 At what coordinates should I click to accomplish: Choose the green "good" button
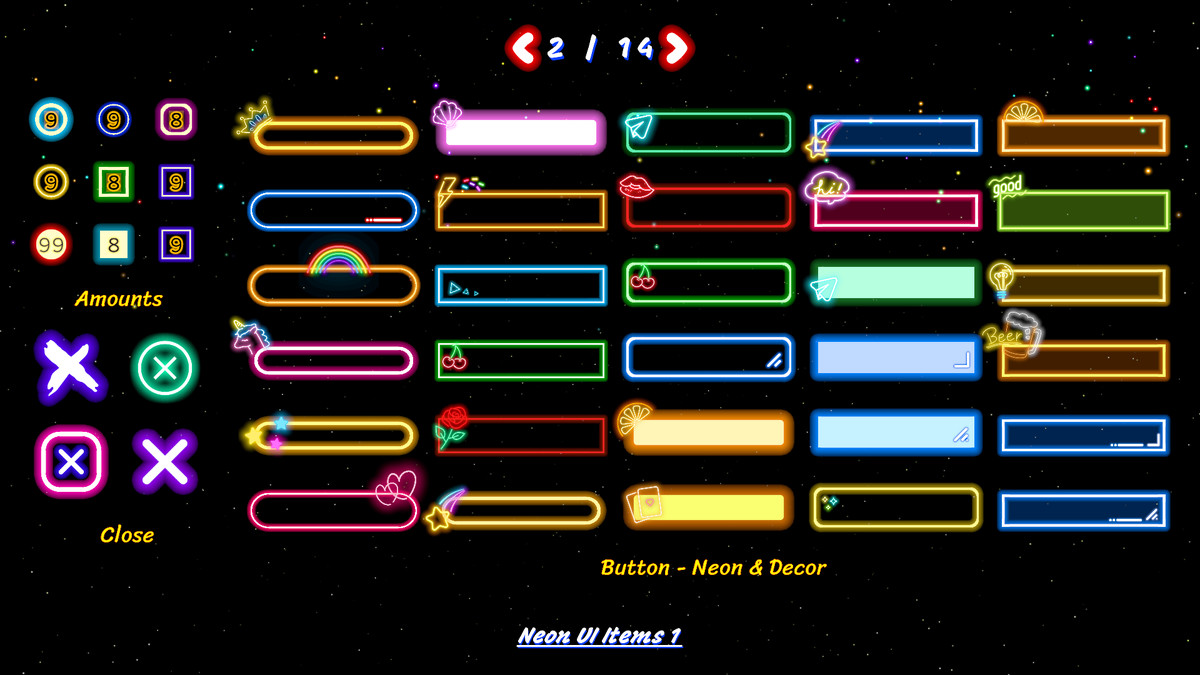point(1083,210)
